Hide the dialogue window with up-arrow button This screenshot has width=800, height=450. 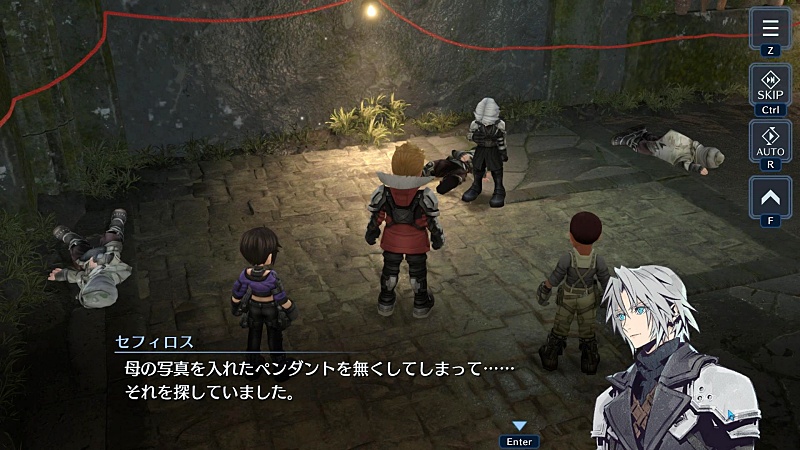tap(770, 196)
